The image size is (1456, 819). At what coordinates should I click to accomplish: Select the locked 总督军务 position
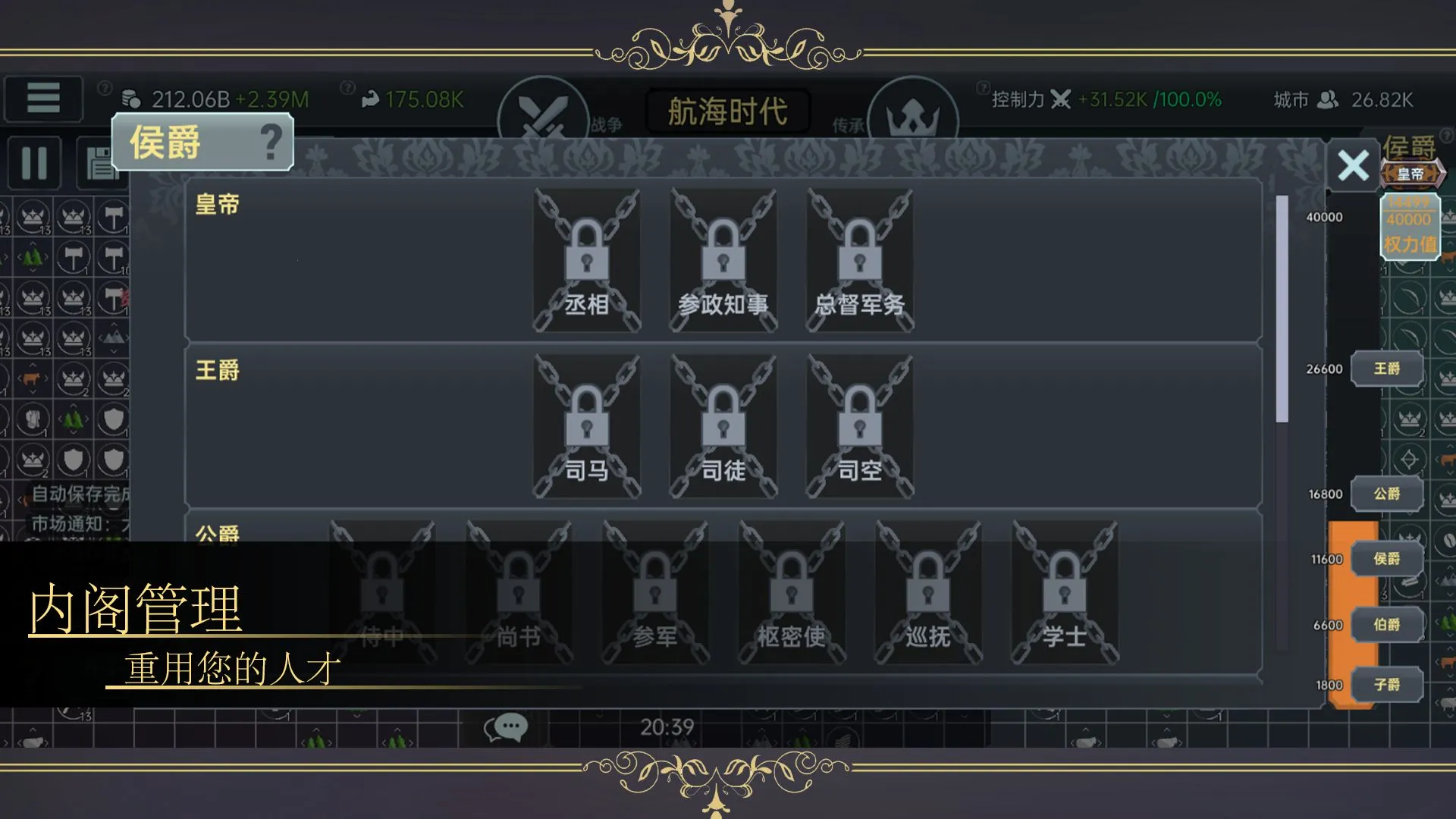pos(859,260)
